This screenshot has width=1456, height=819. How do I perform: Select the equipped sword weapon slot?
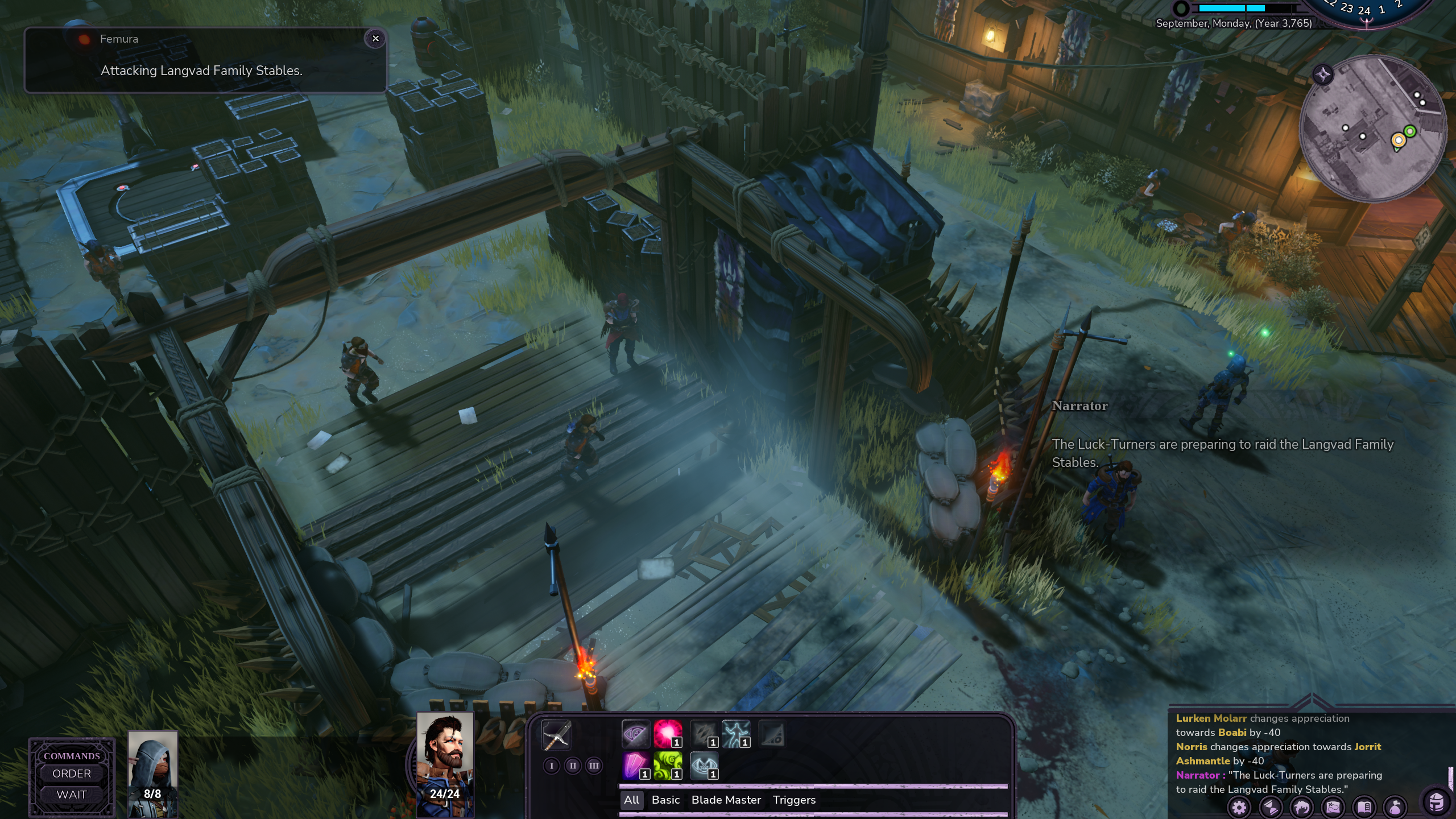[x=556, y=735]
